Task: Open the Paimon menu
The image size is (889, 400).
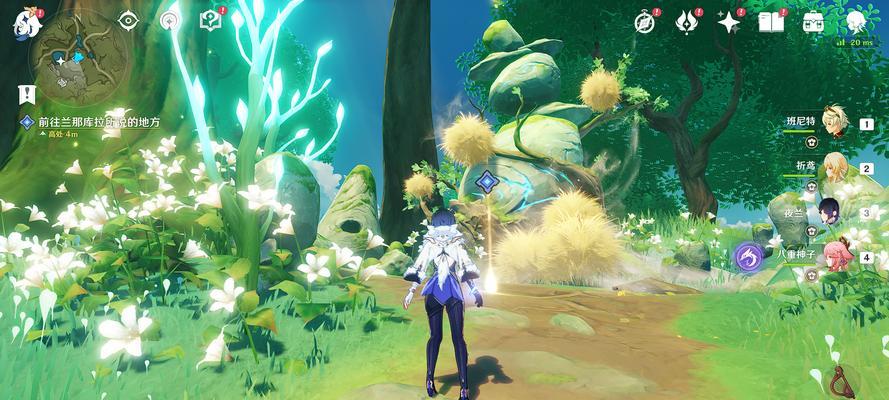Action: point(22,22)
